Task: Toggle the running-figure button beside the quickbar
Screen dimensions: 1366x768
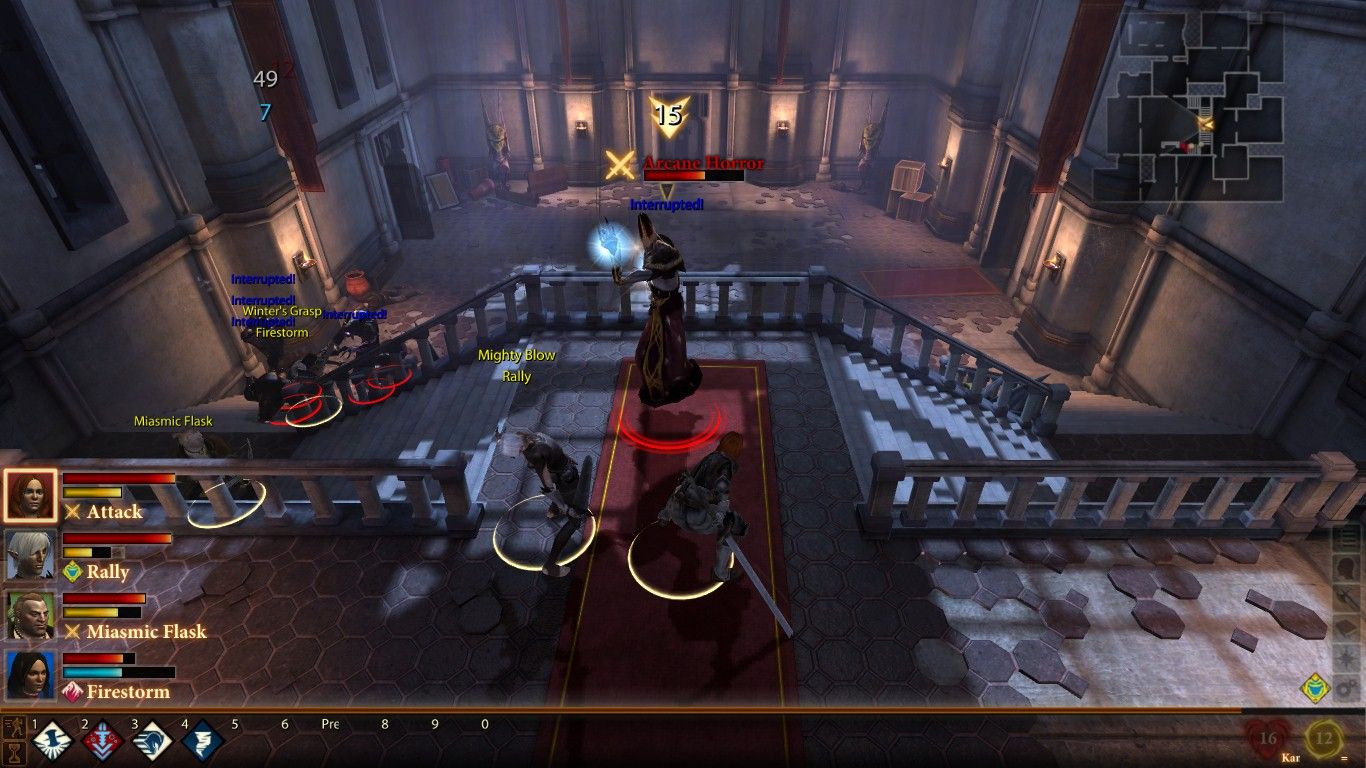Action: pyautogui.click(x=14, y=725)
